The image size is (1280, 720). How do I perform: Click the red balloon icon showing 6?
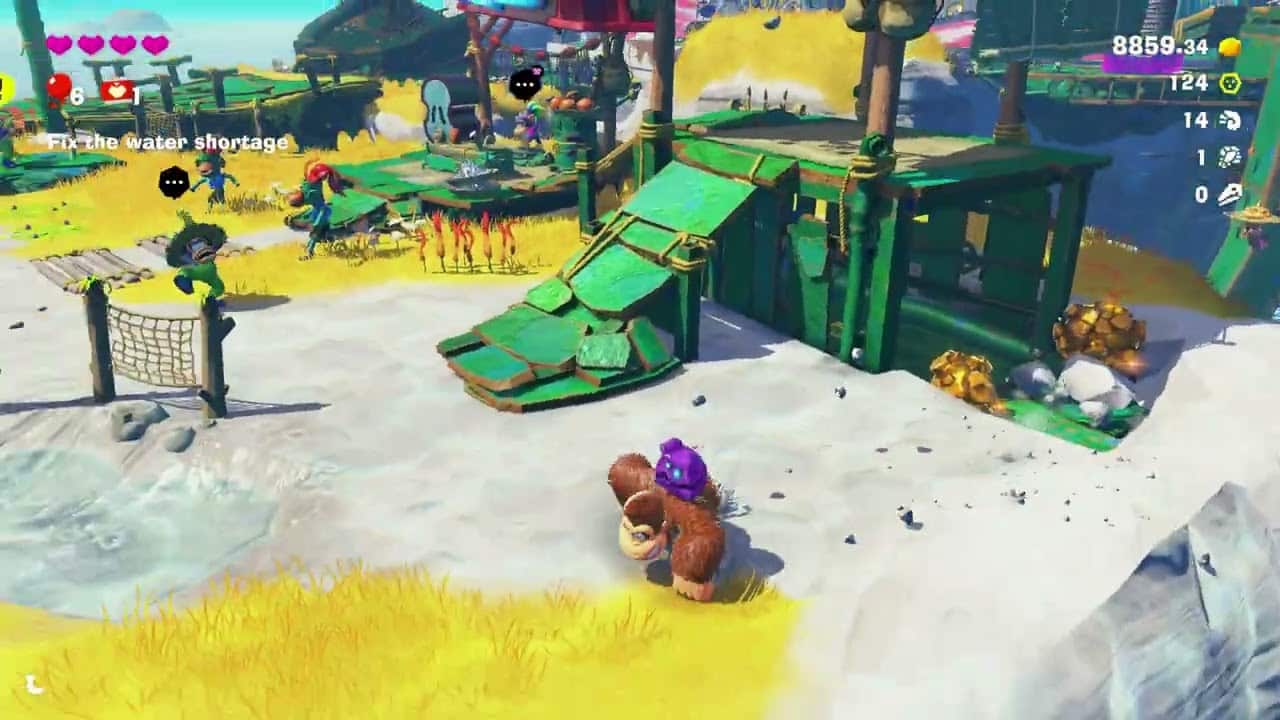(60, 87)
